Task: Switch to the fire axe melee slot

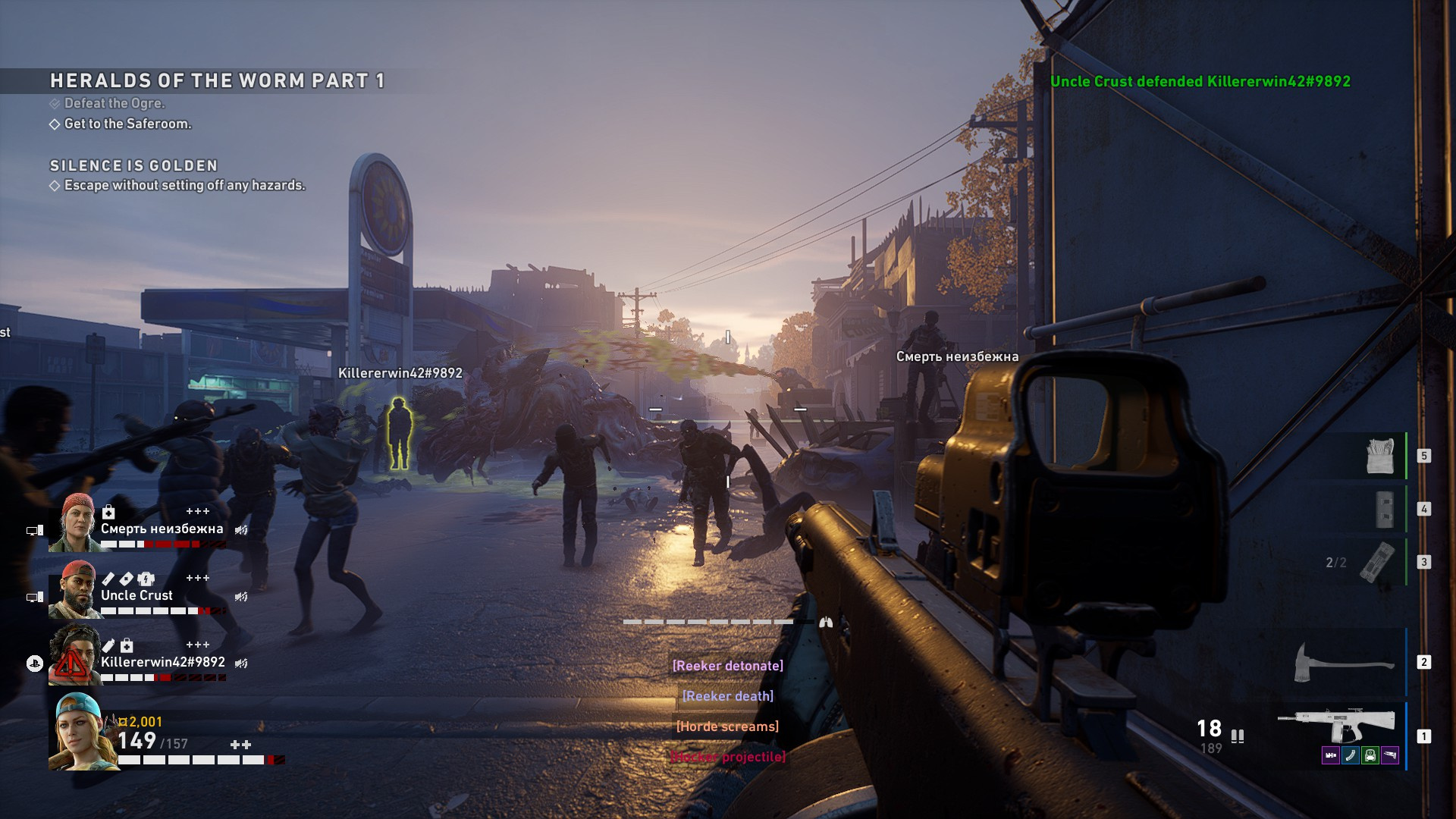Action: (1342, 662)
